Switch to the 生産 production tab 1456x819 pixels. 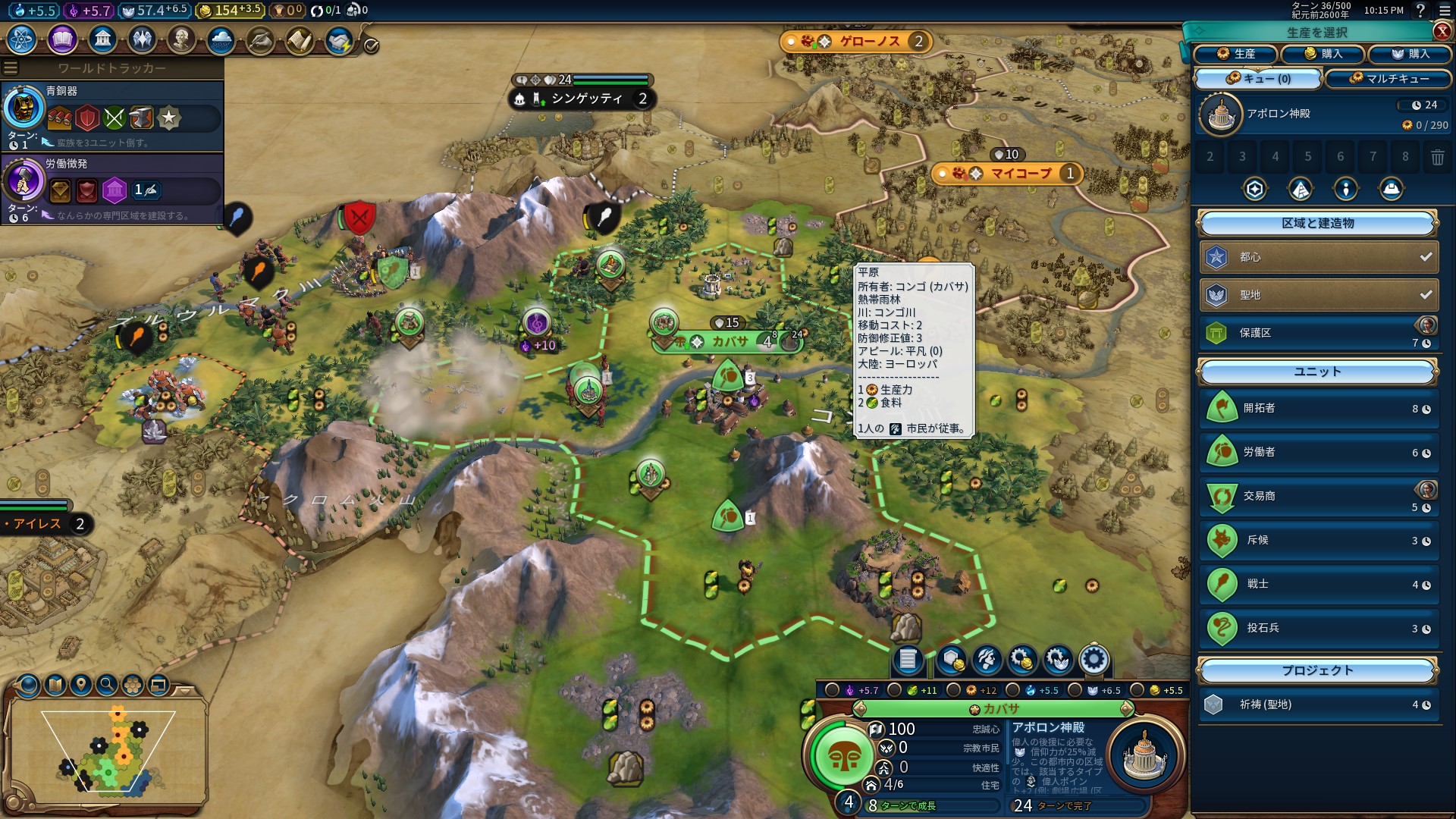[x=1235, y=54]
